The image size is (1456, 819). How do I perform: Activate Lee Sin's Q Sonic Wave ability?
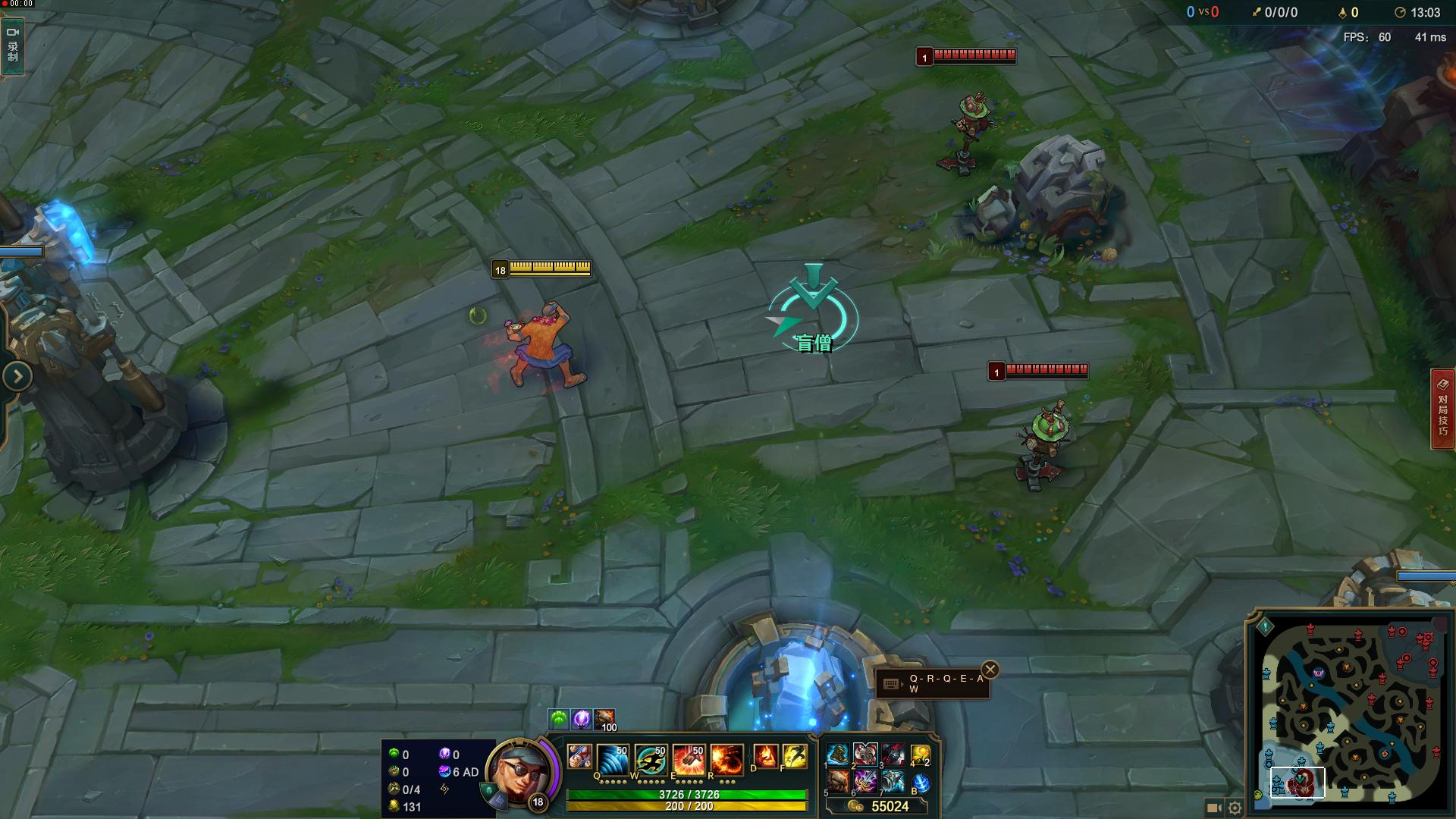(x=612, y=758)
